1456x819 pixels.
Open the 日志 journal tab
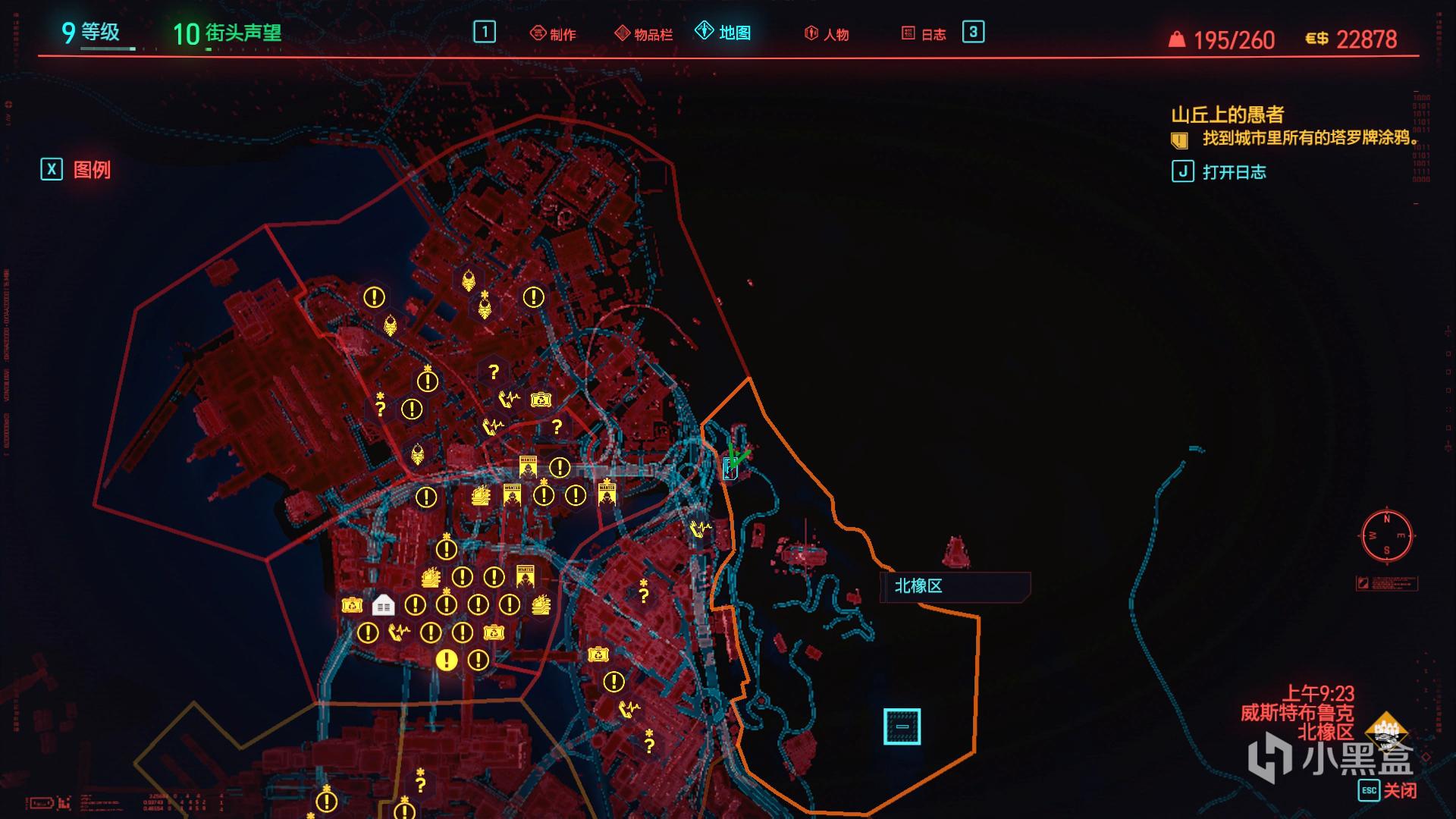(x=924, y=34)
